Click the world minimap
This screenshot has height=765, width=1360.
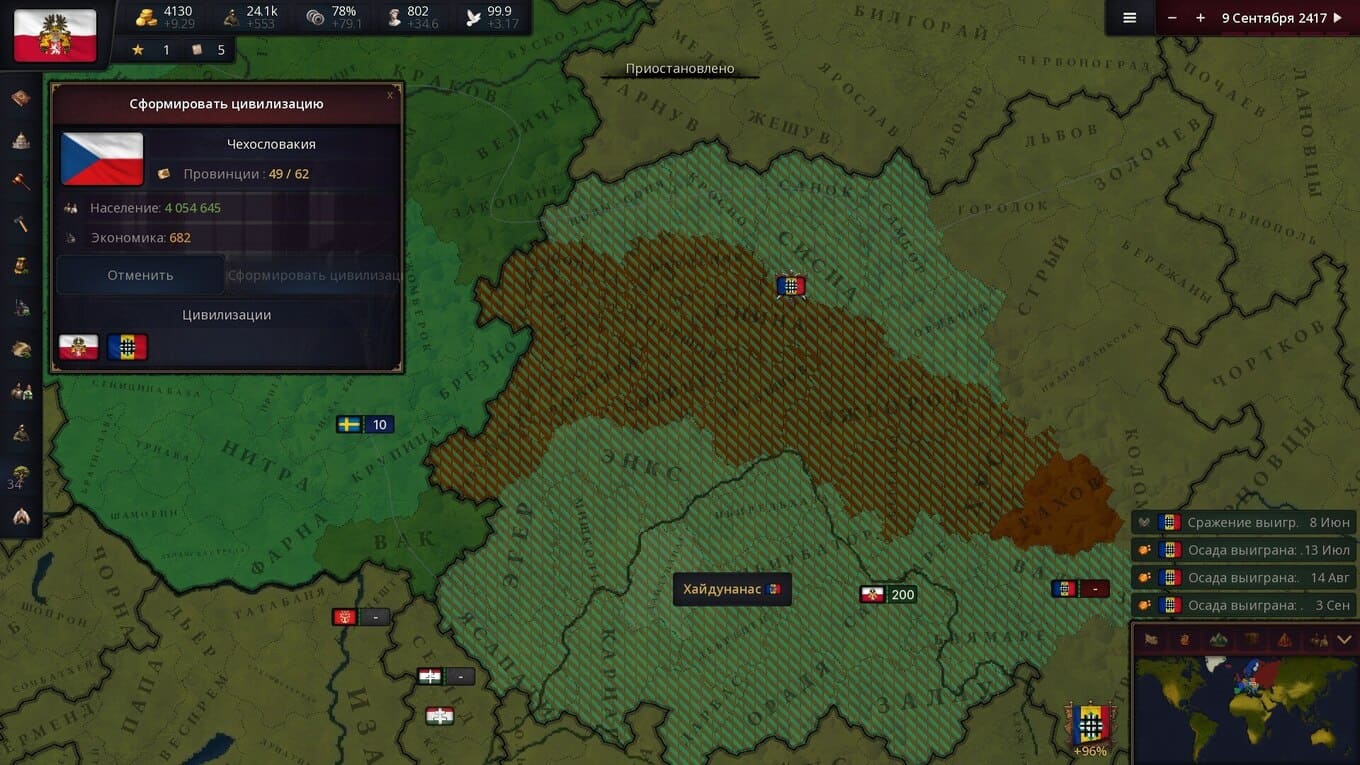(1244, 708)
